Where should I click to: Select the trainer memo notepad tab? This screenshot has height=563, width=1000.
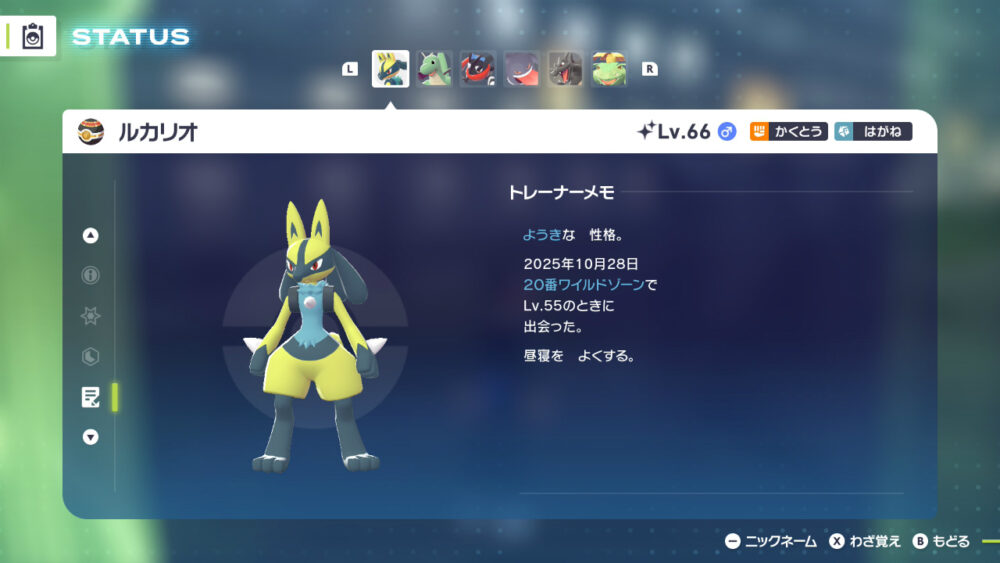click(91, 397)
